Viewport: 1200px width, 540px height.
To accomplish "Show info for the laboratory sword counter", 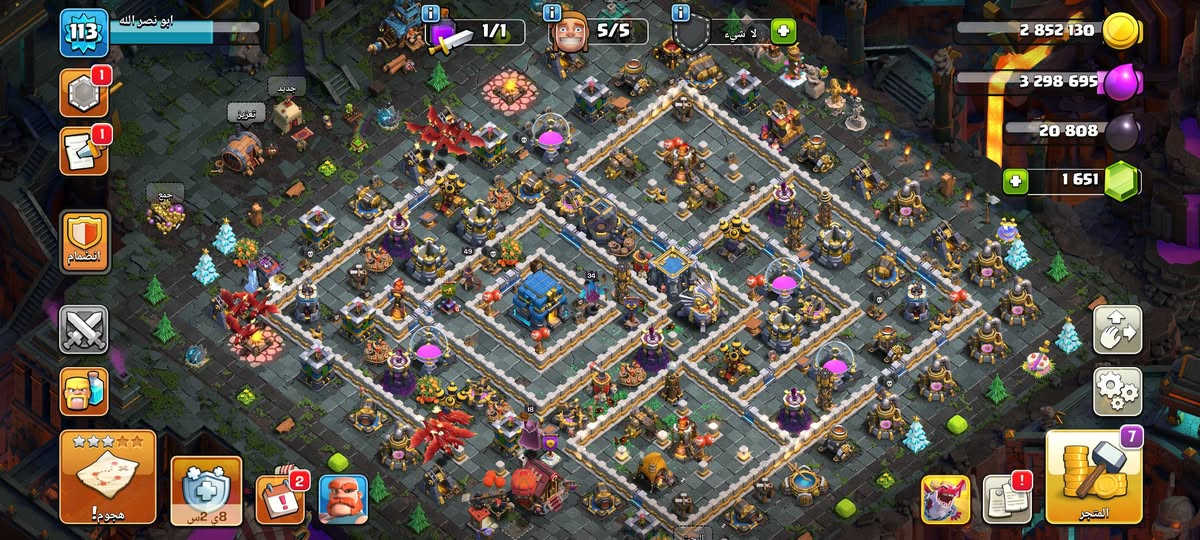I will [x=431, y=14].
